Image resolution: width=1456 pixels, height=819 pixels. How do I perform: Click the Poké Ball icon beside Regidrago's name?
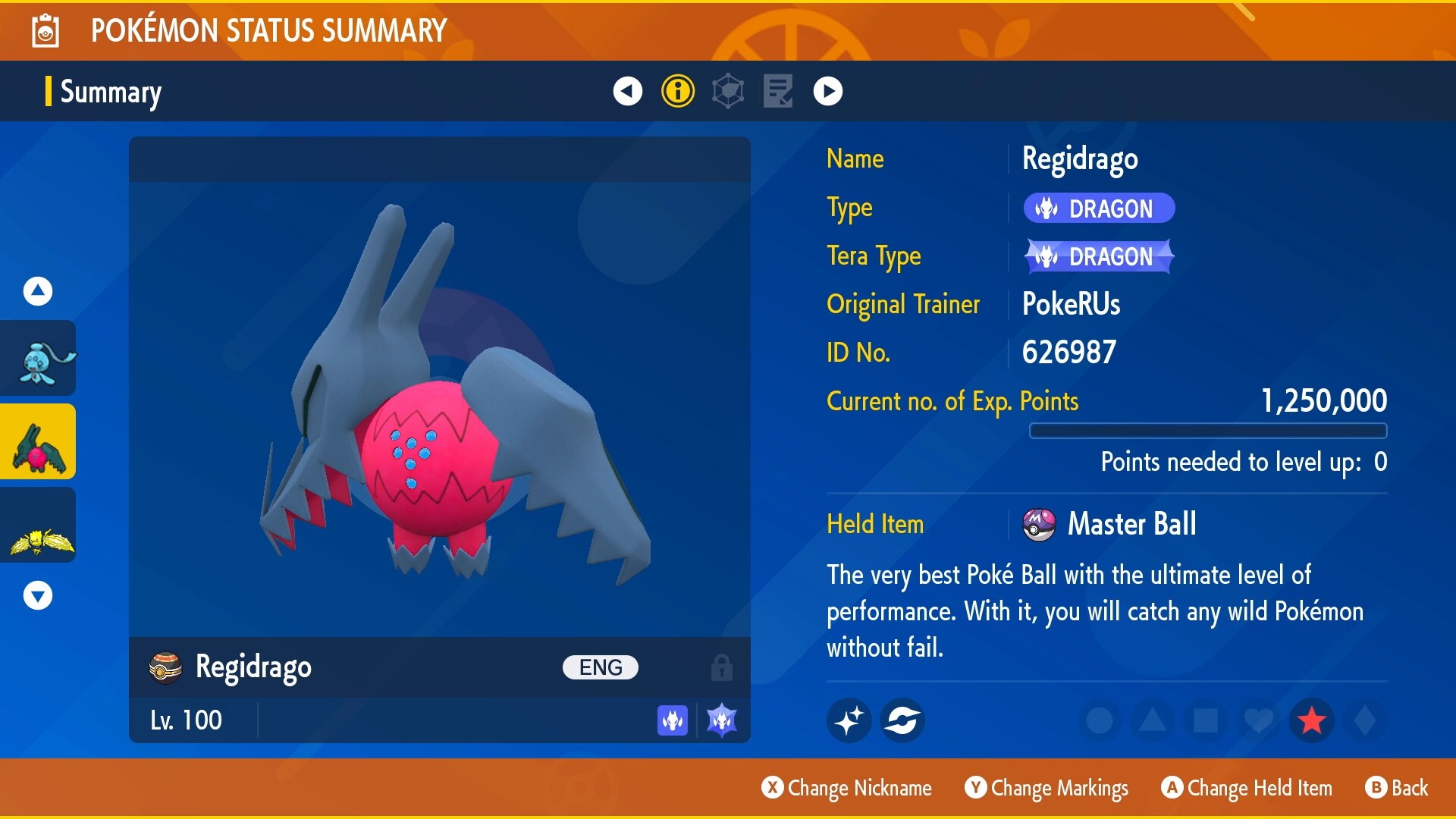(x=167, y=667)
